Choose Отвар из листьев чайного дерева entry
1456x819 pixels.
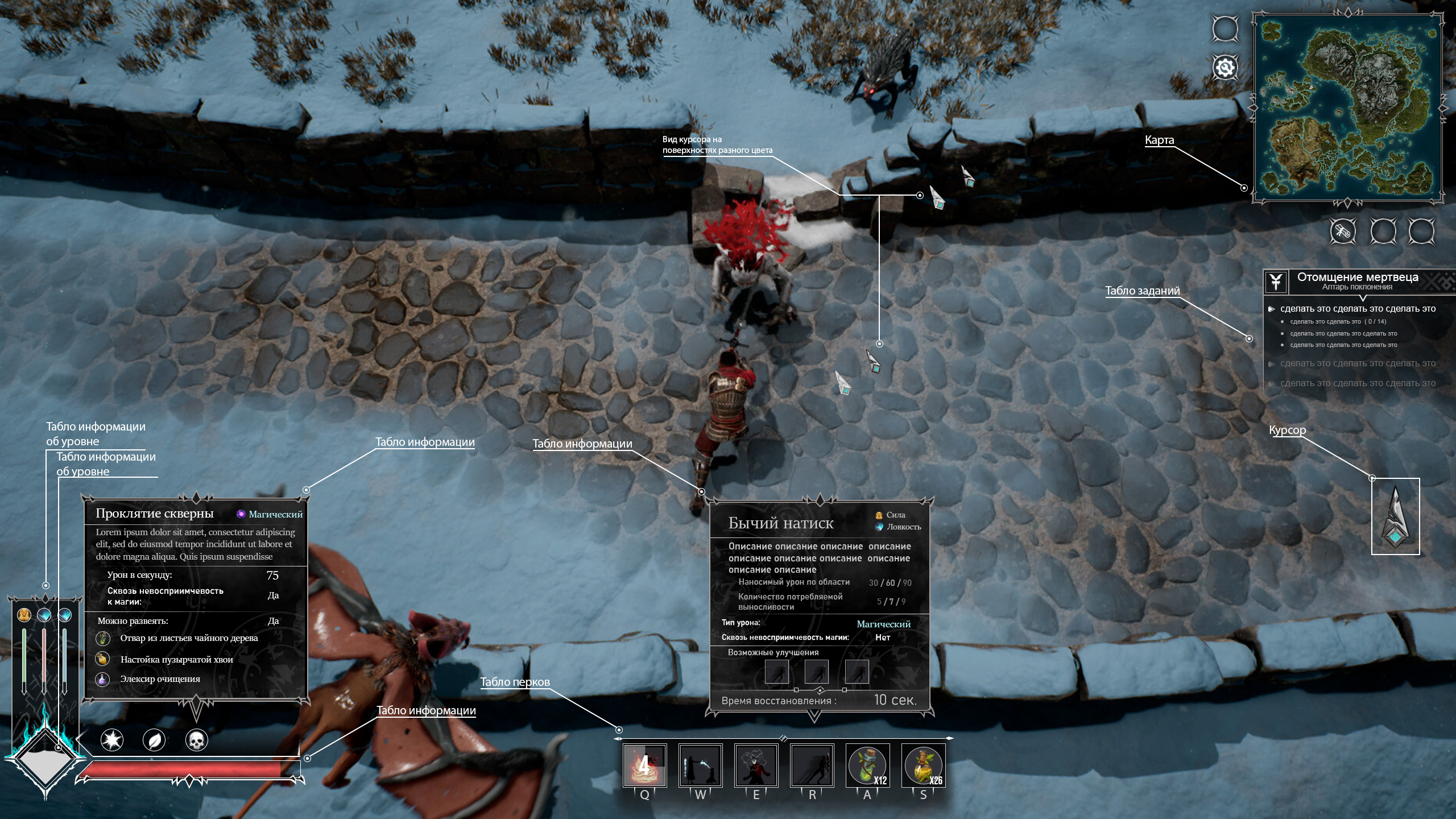click(x=189, y=638)
